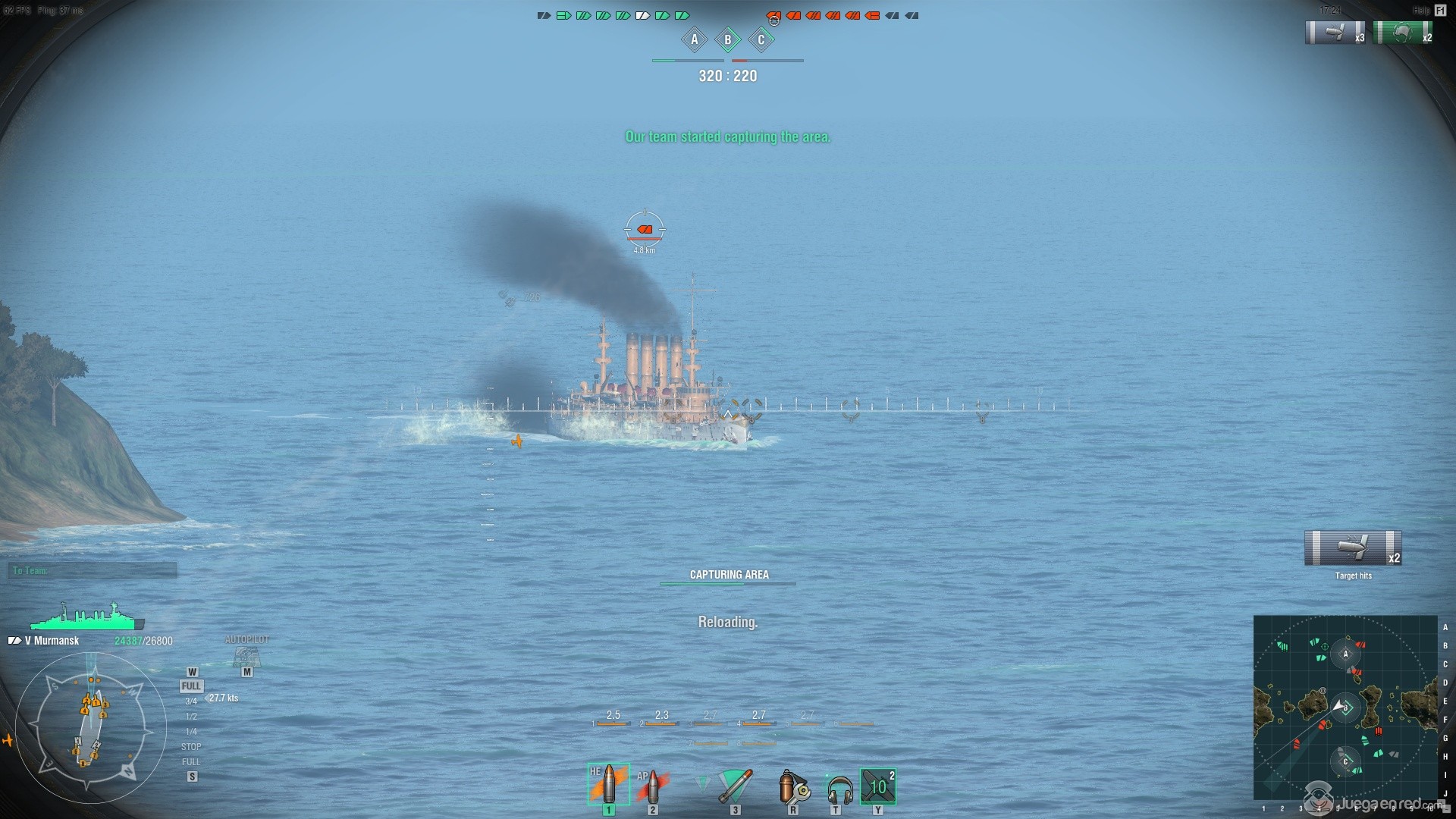Switch to AP shell ammunition

click(652, 786)
